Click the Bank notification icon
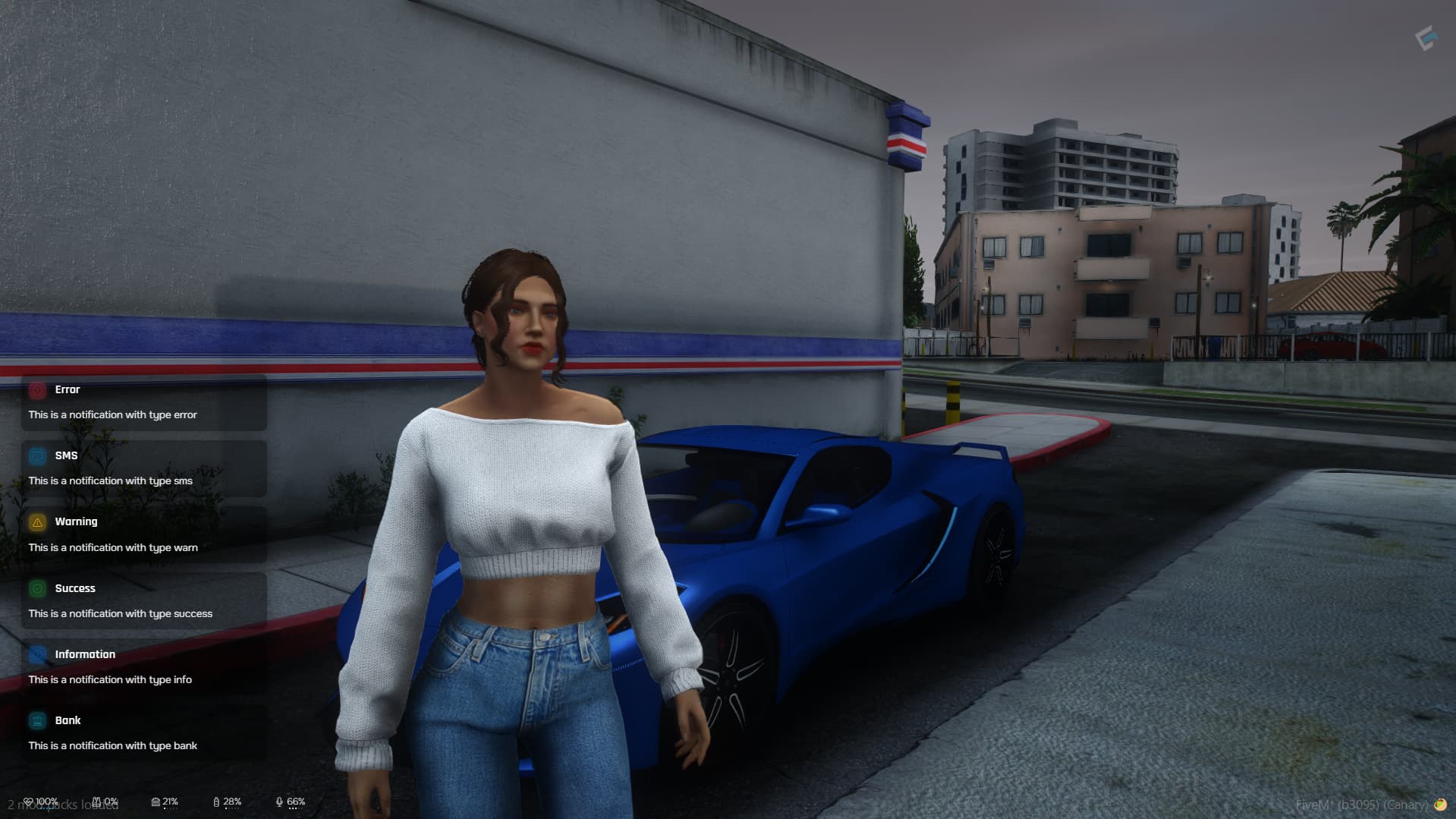This screenshot has width=1456, height=819. tap(36, 720)
